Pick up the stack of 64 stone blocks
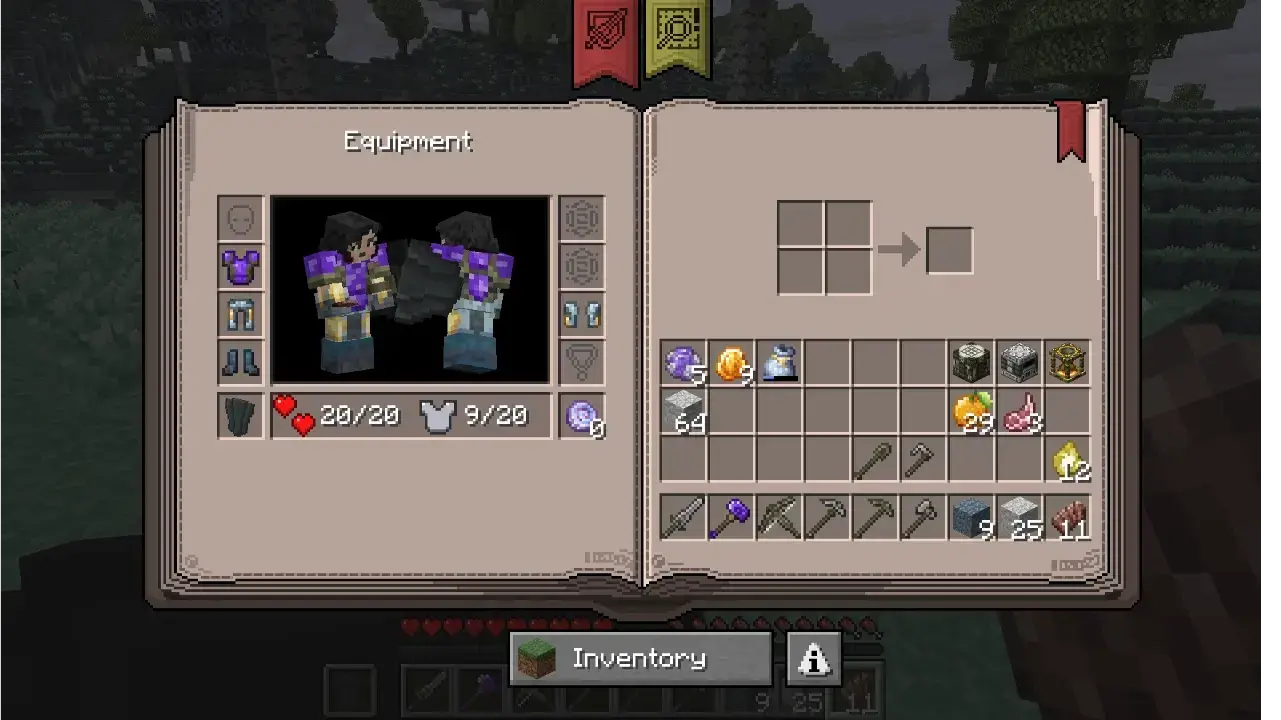Image resolution: width=1281 pixels, height=720 pixels. point(684,411)
